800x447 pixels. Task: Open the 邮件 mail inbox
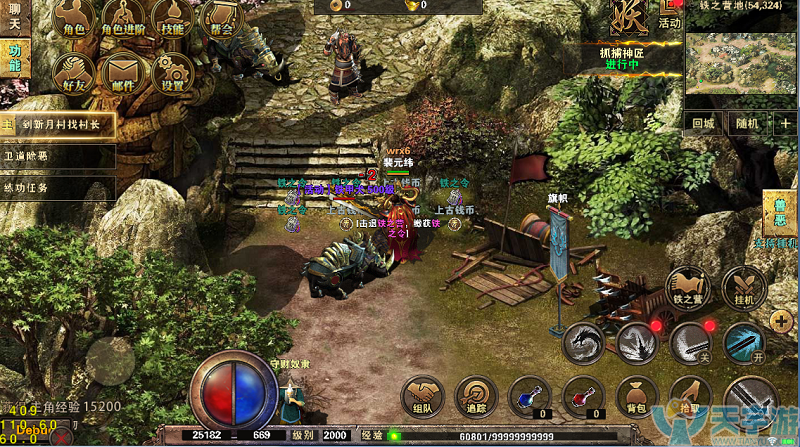pos(123,72)
